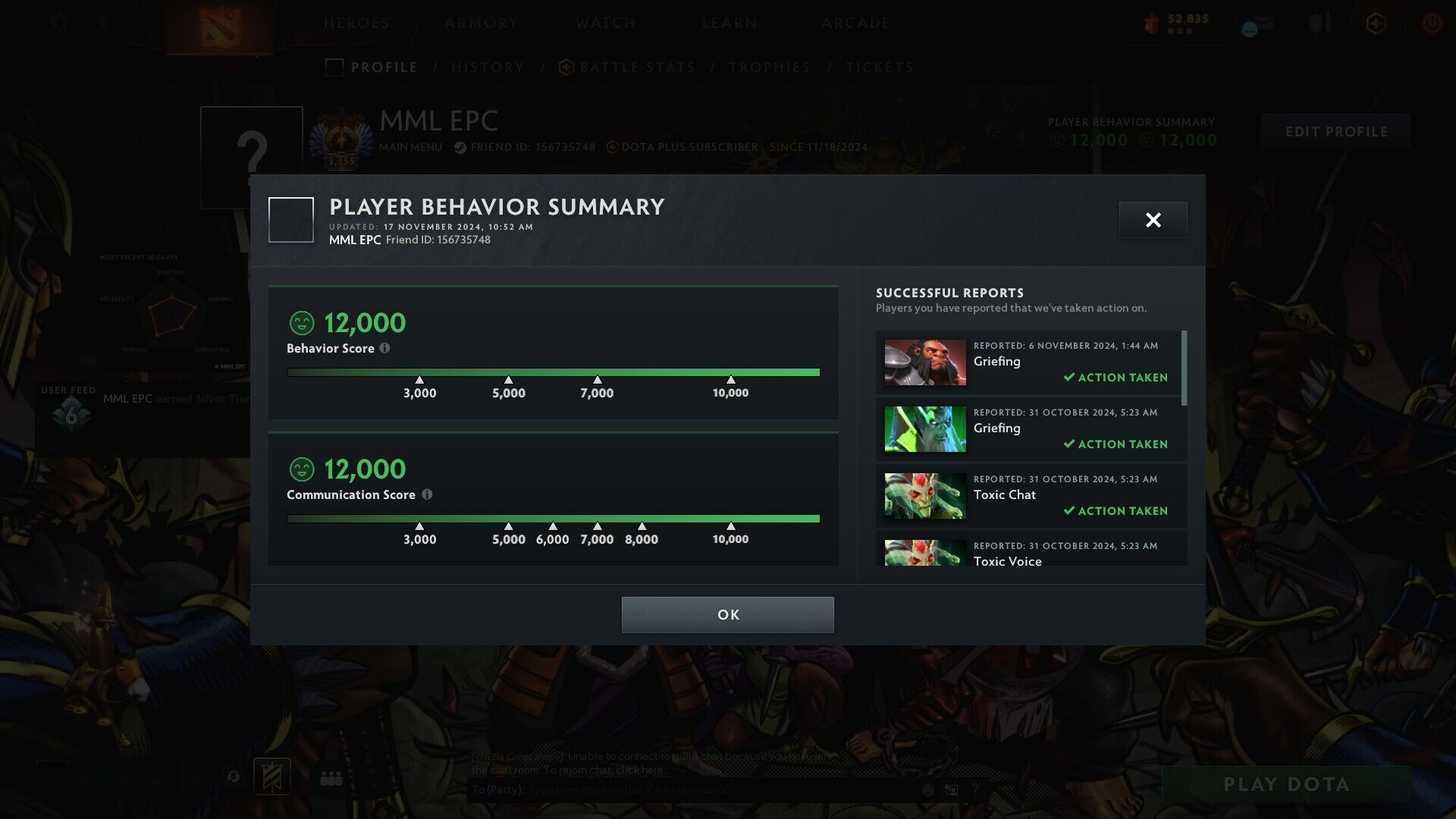The height and width of the screenshot is (819, 1456).
Task: Click the Communication Score info icon
Action: pos(427,495)
